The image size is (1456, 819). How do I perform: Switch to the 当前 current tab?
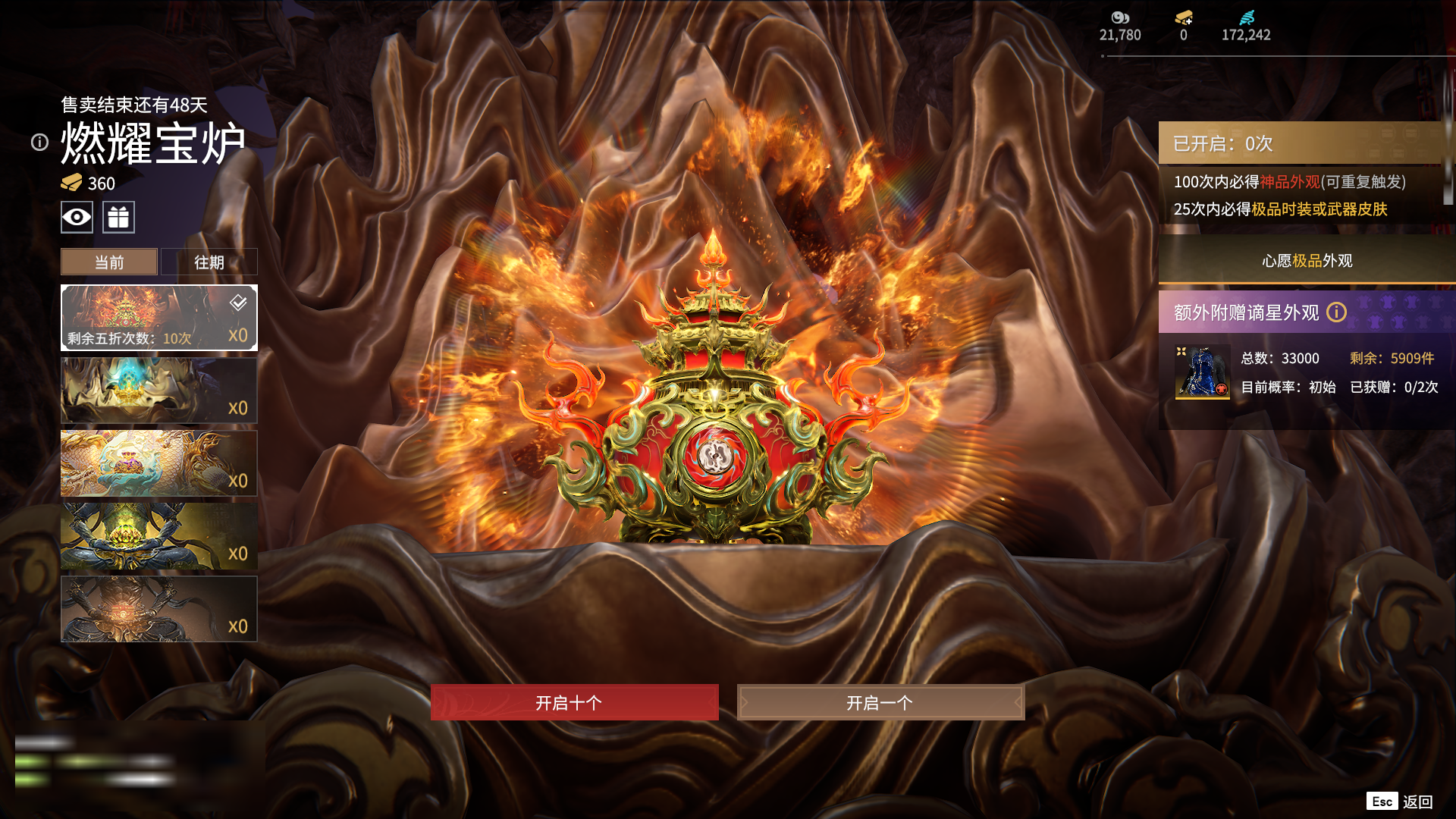pyautogui.click(x=109, y=262)
